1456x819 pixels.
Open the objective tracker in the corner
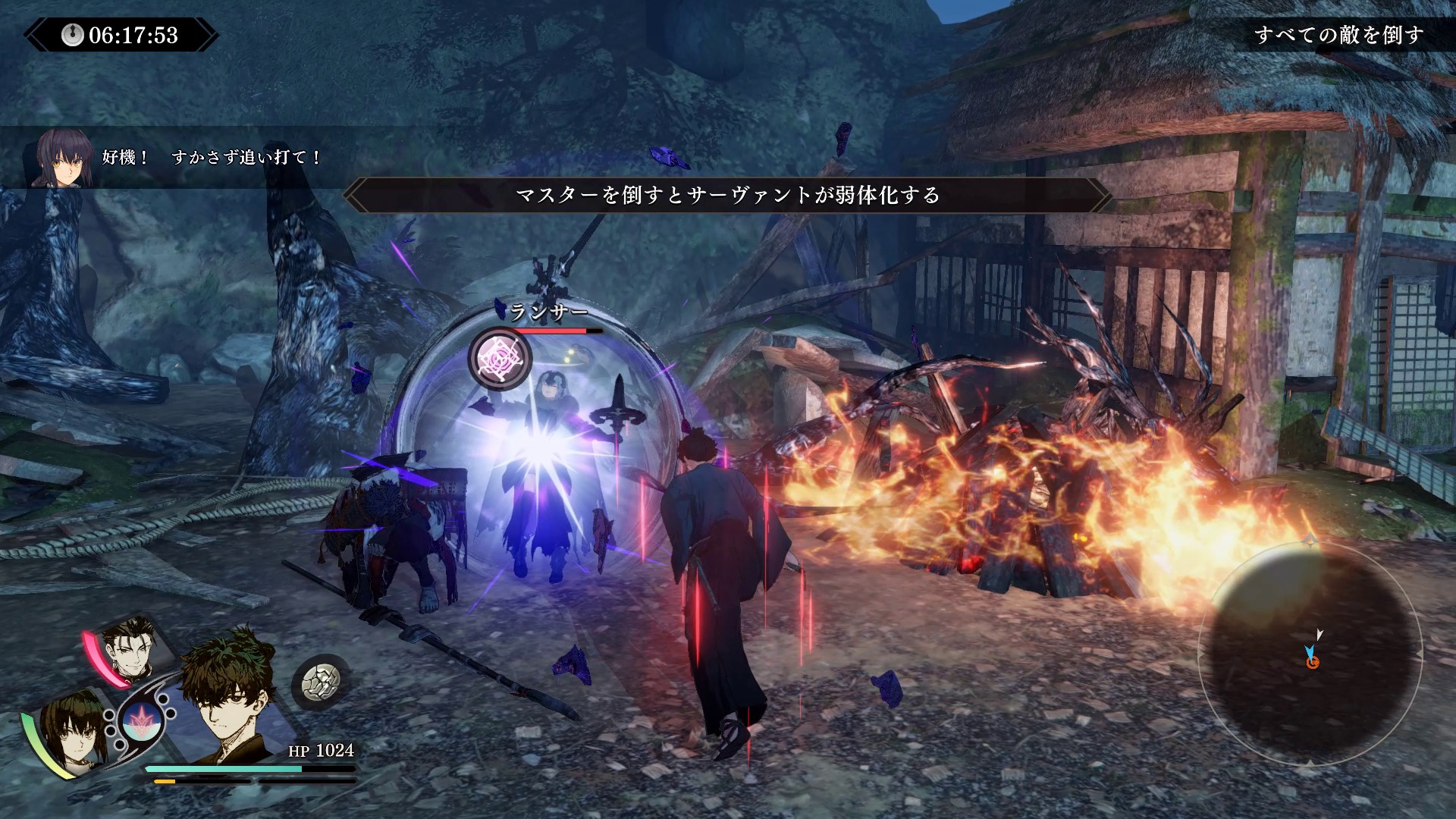[1338, 35]
